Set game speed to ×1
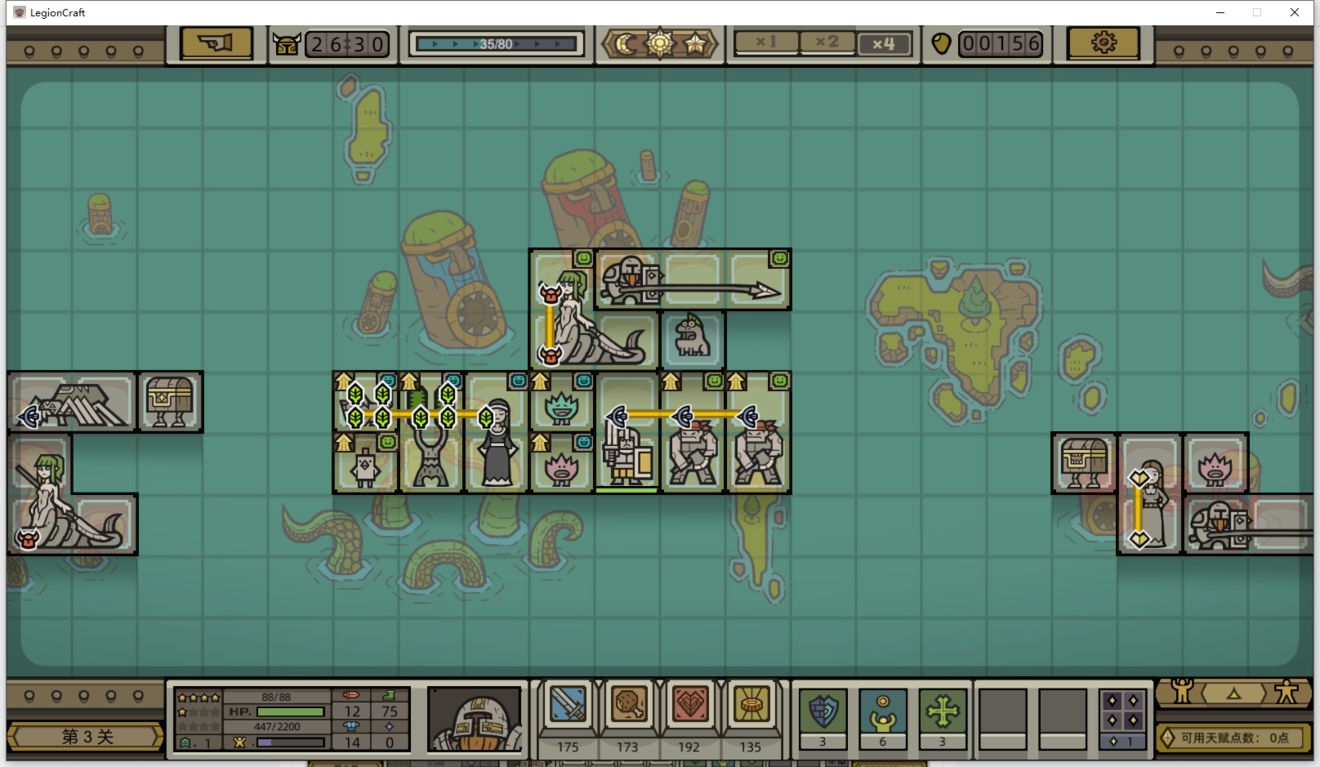Screen dimensions: 1320x767 pos(766,43)
